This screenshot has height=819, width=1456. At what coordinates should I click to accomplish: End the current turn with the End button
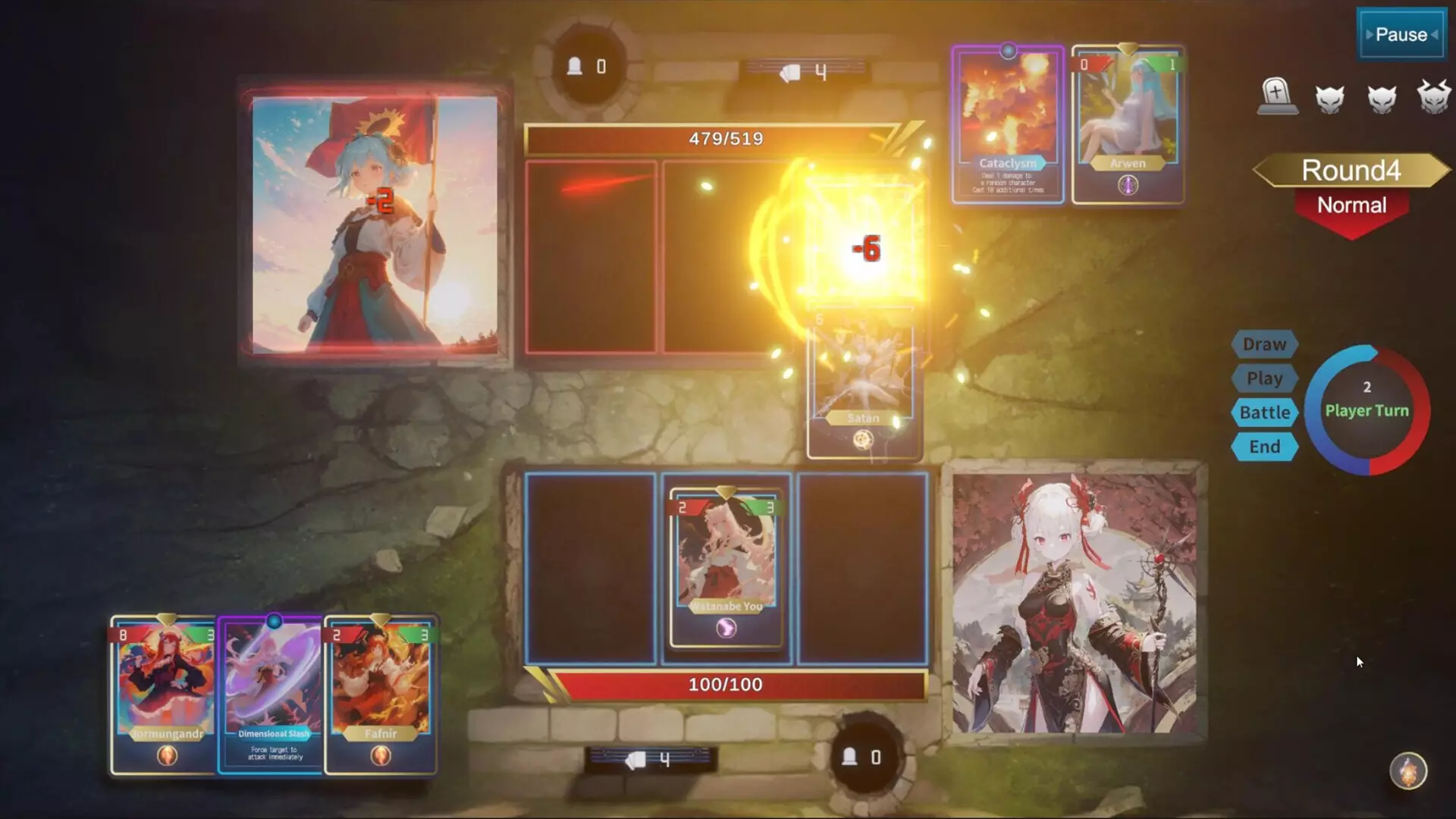1263,447
